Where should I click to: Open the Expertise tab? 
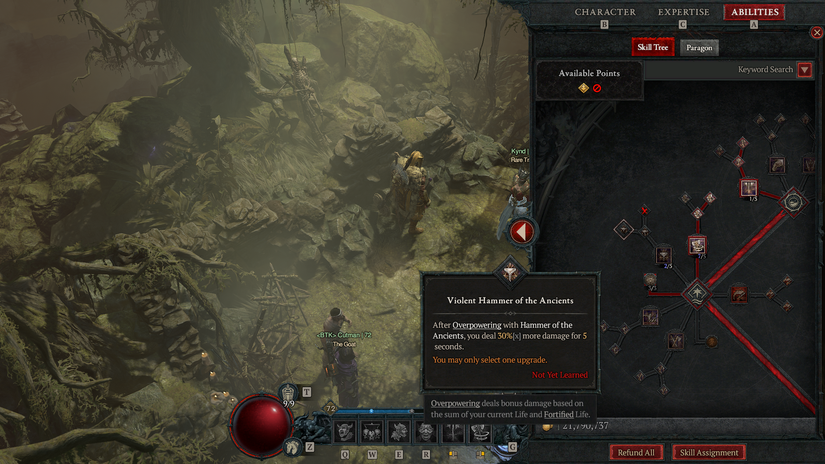tap(683, 12)
